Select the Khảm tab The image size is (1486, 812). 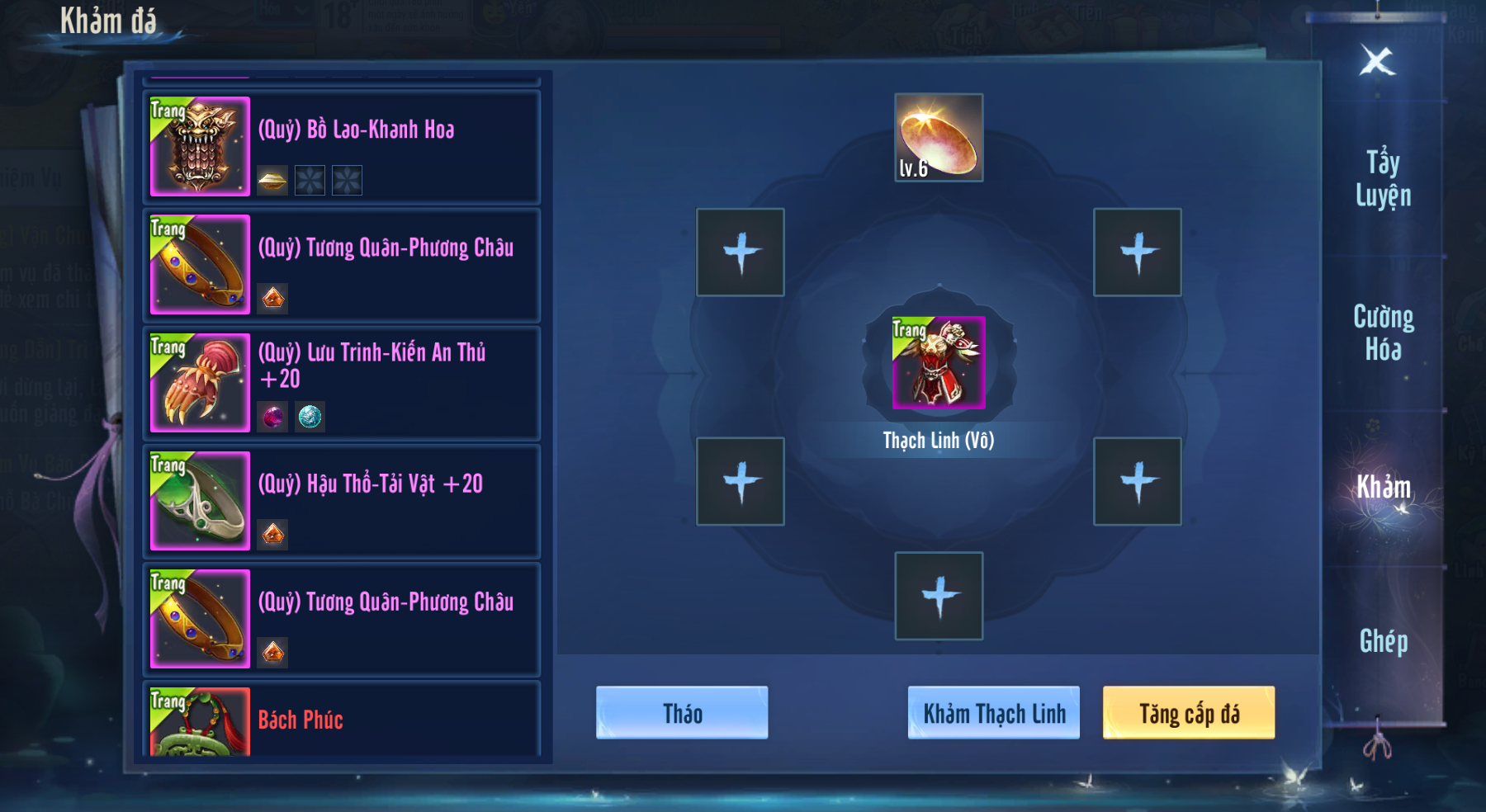coord(1383,487)
